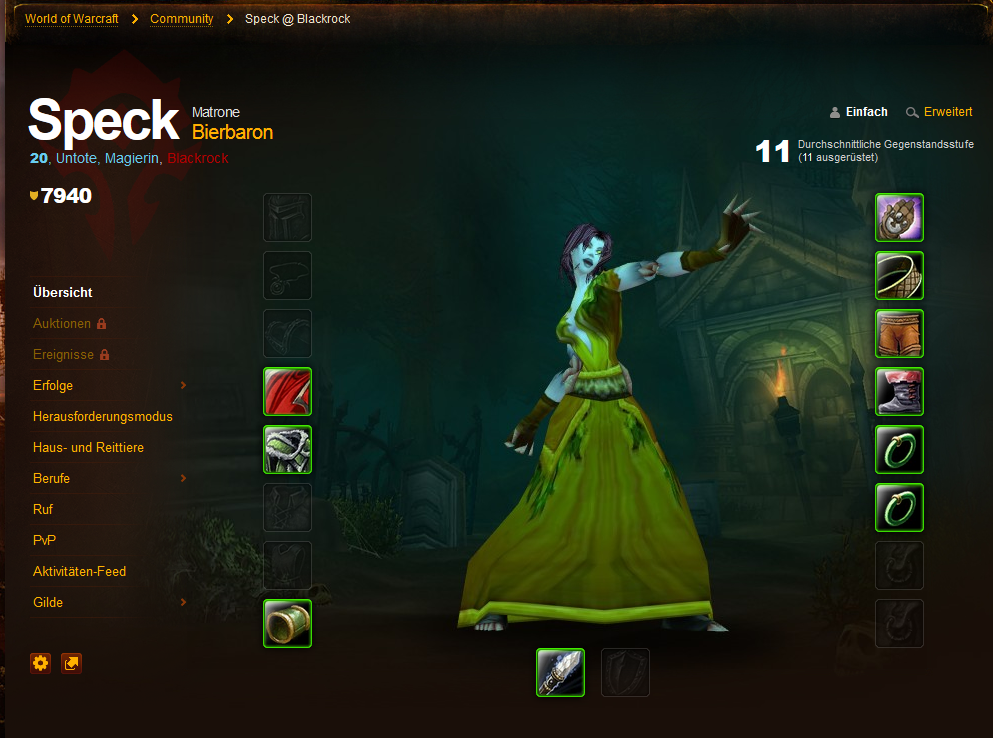Show the Aktivitäten-Feed
Viewport: 993px width, 738px height.
pyautogui.click(x=79, y=572)
